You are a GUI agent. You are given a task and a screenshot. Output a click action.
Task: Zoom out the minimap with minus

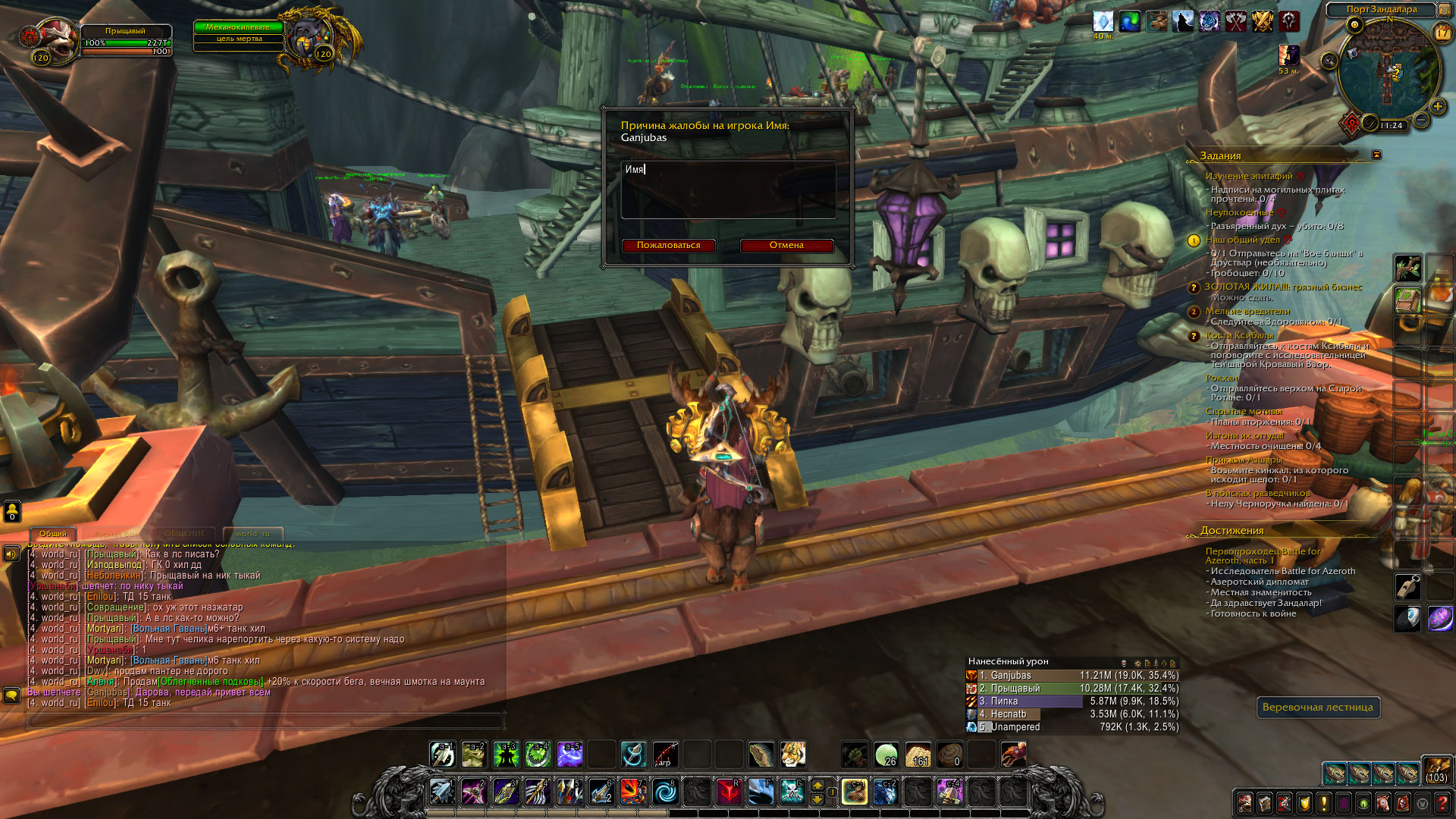[1421, 121]
